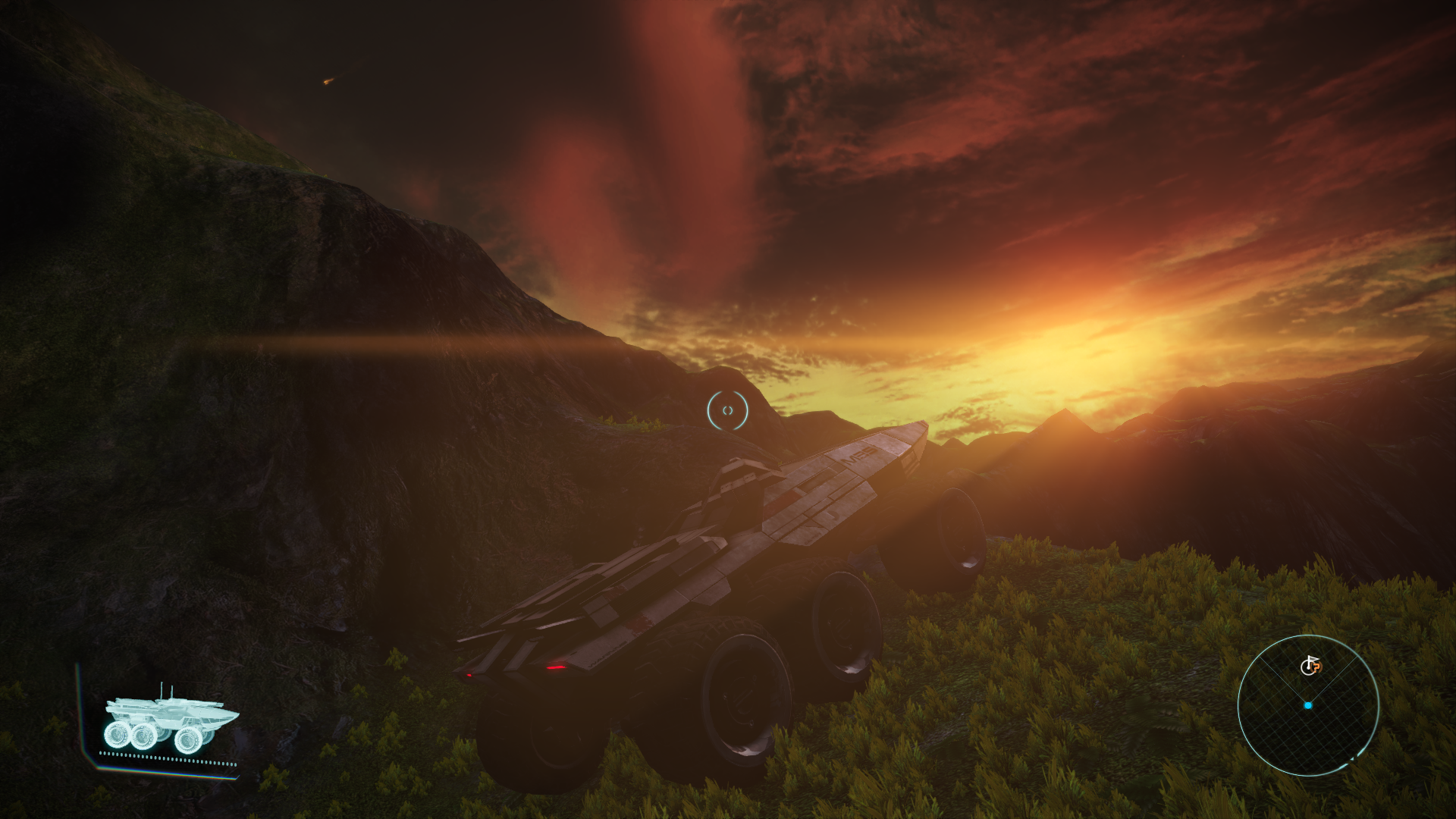Select the orange question mark radar marker
Image resolution: width=1456 pixels, height=819 pixels.
[x=1316, y=668]
